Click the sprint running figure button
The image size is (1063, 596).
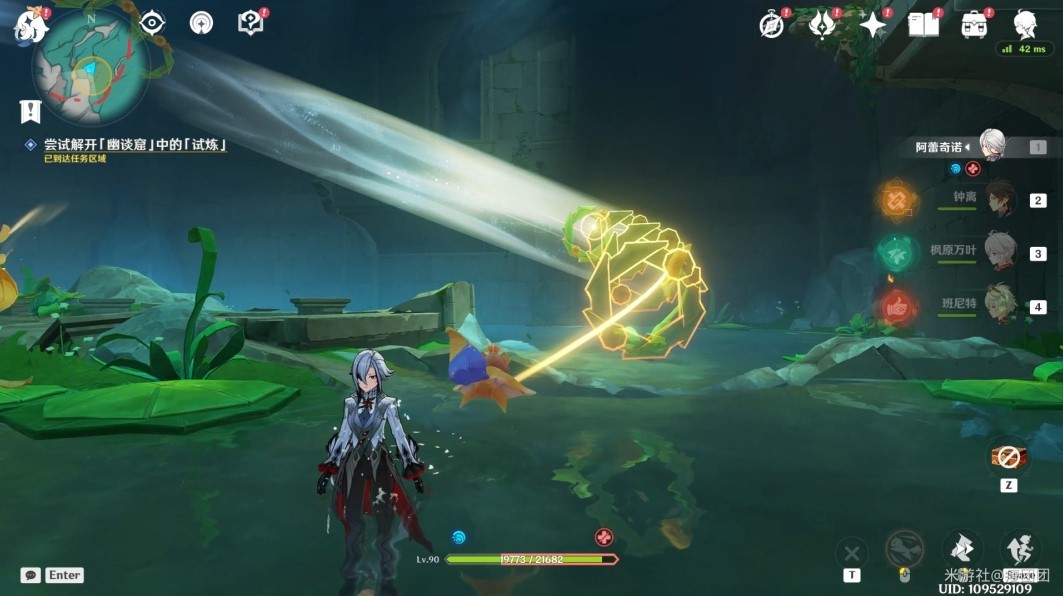(x=1019, y=548)
